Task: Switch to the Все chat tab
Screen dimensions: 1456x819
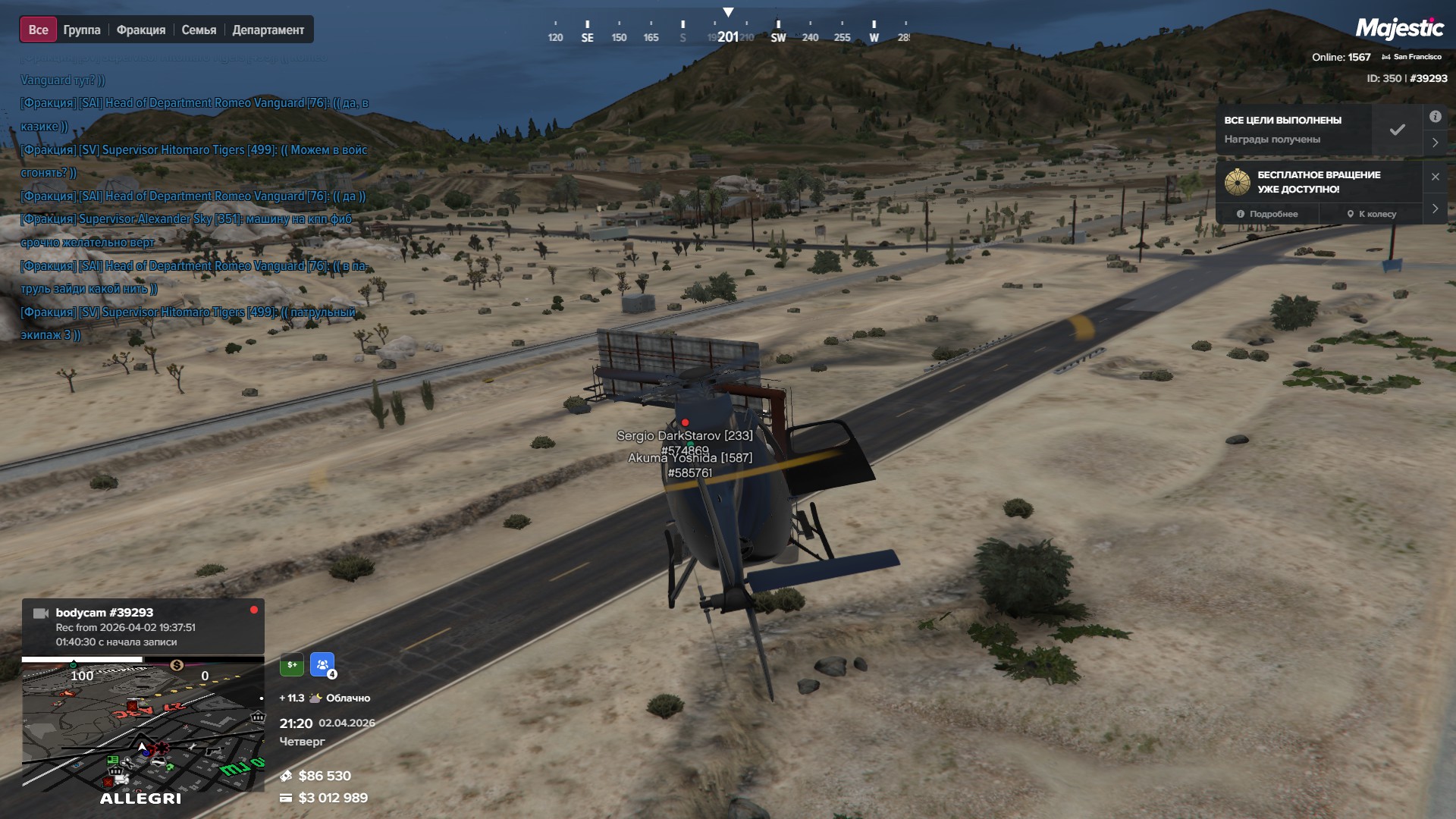Action: [x=38, y=30]
